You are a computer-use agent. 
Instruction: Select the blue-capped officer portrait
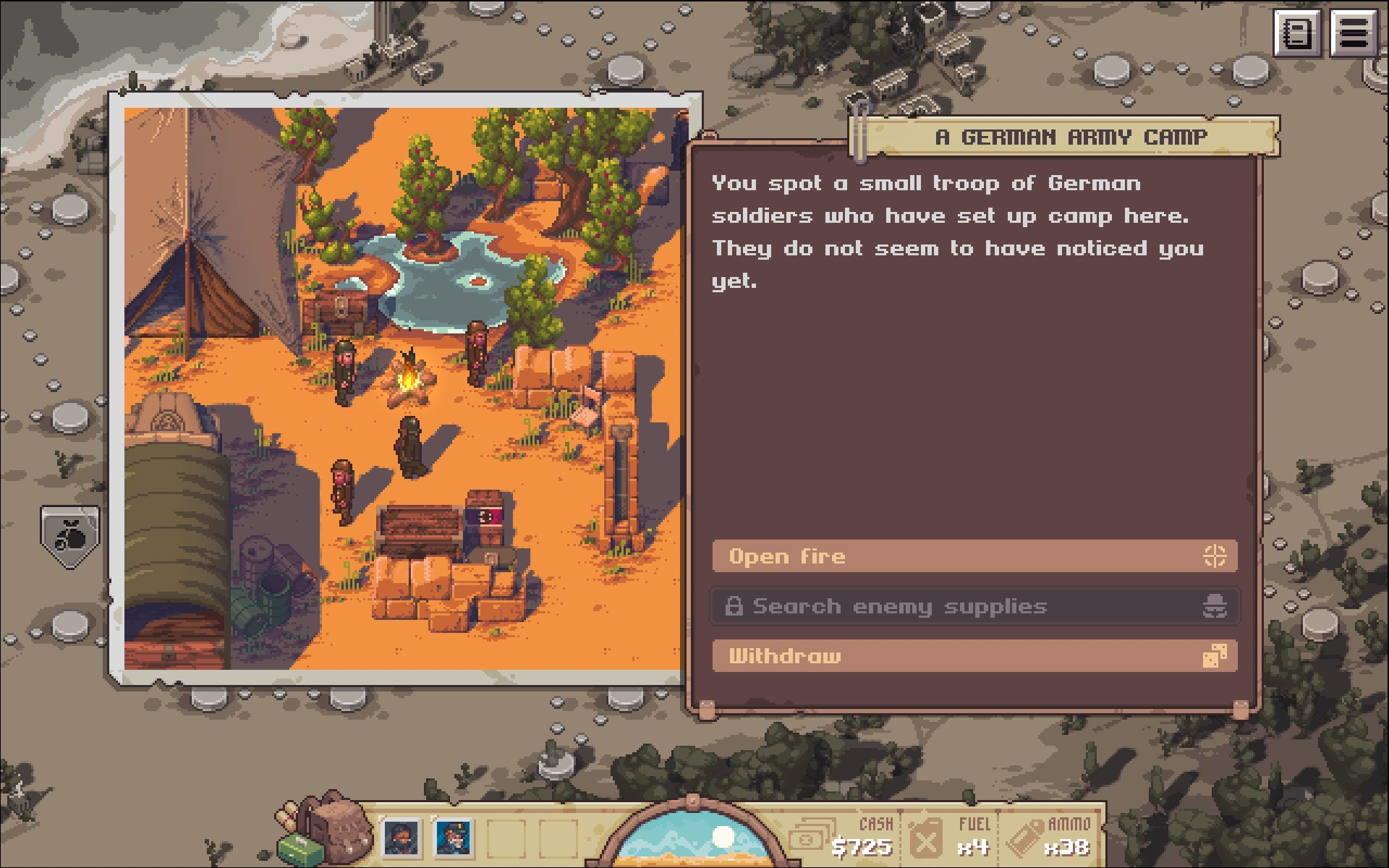pyautogui.click(x=454, y=838)
